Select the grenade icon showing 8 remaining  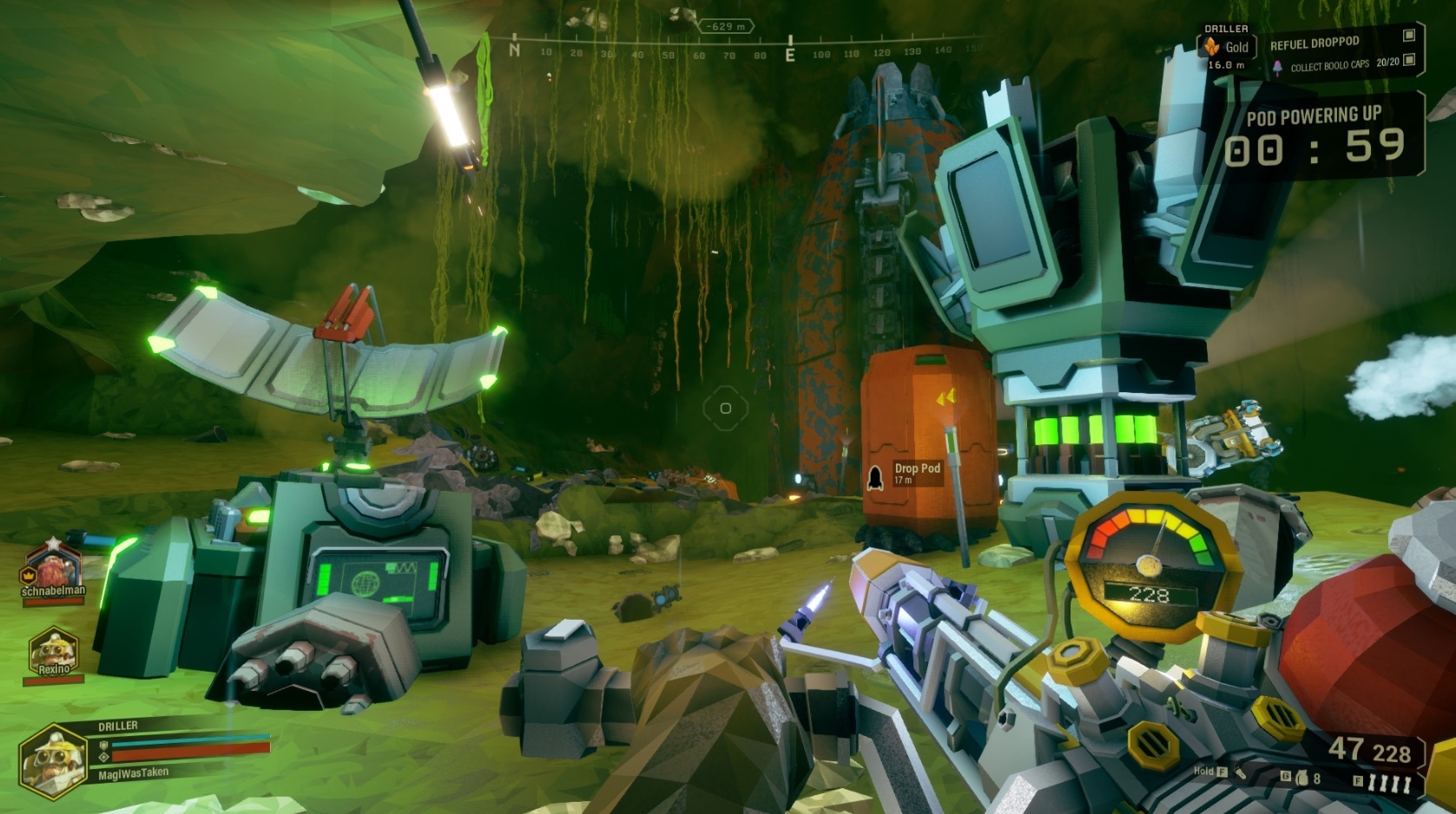[1302, 778]
